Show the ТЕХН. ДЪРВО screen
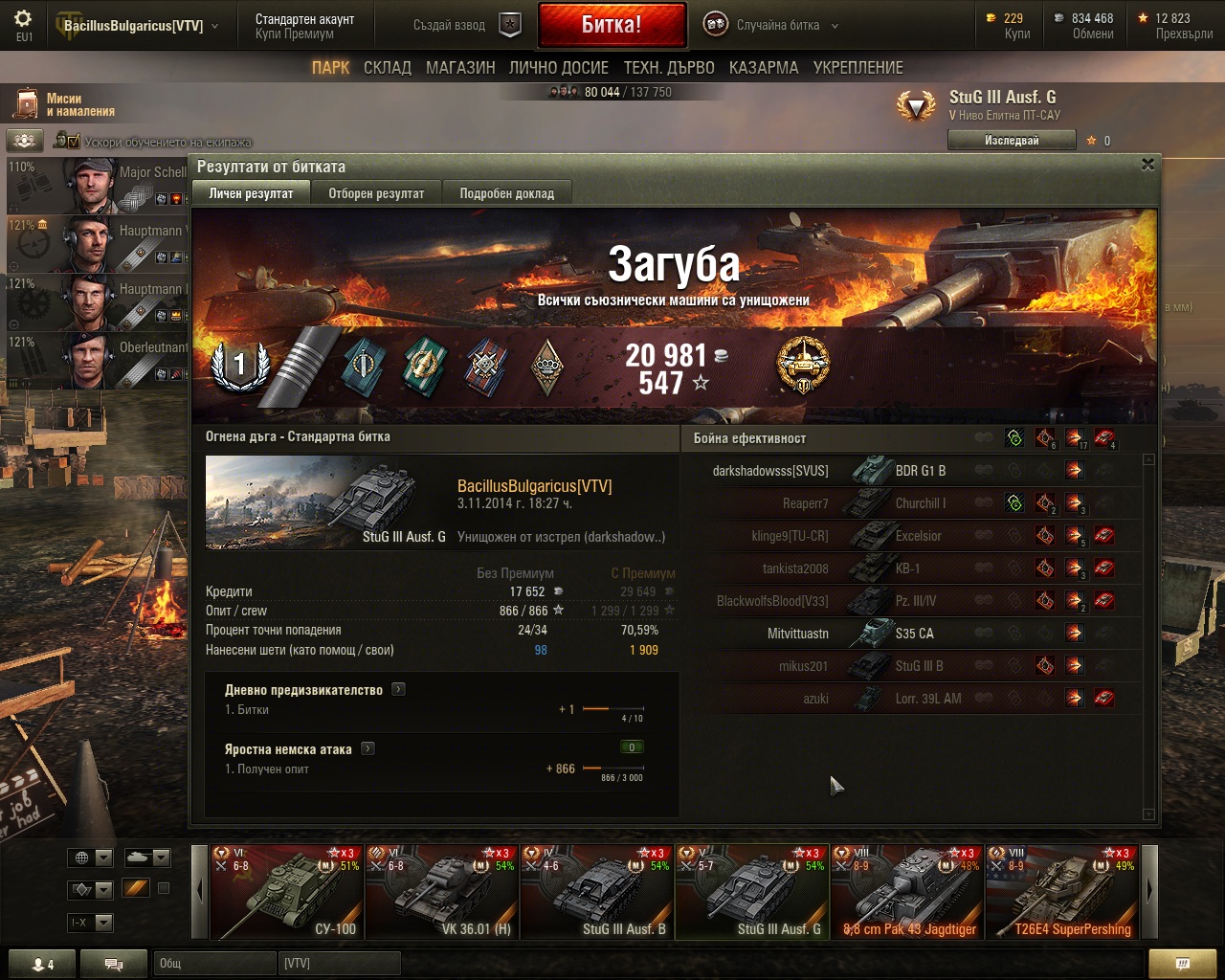The height and width of the screenshot is (980, 1225). [x=669, y=68]
